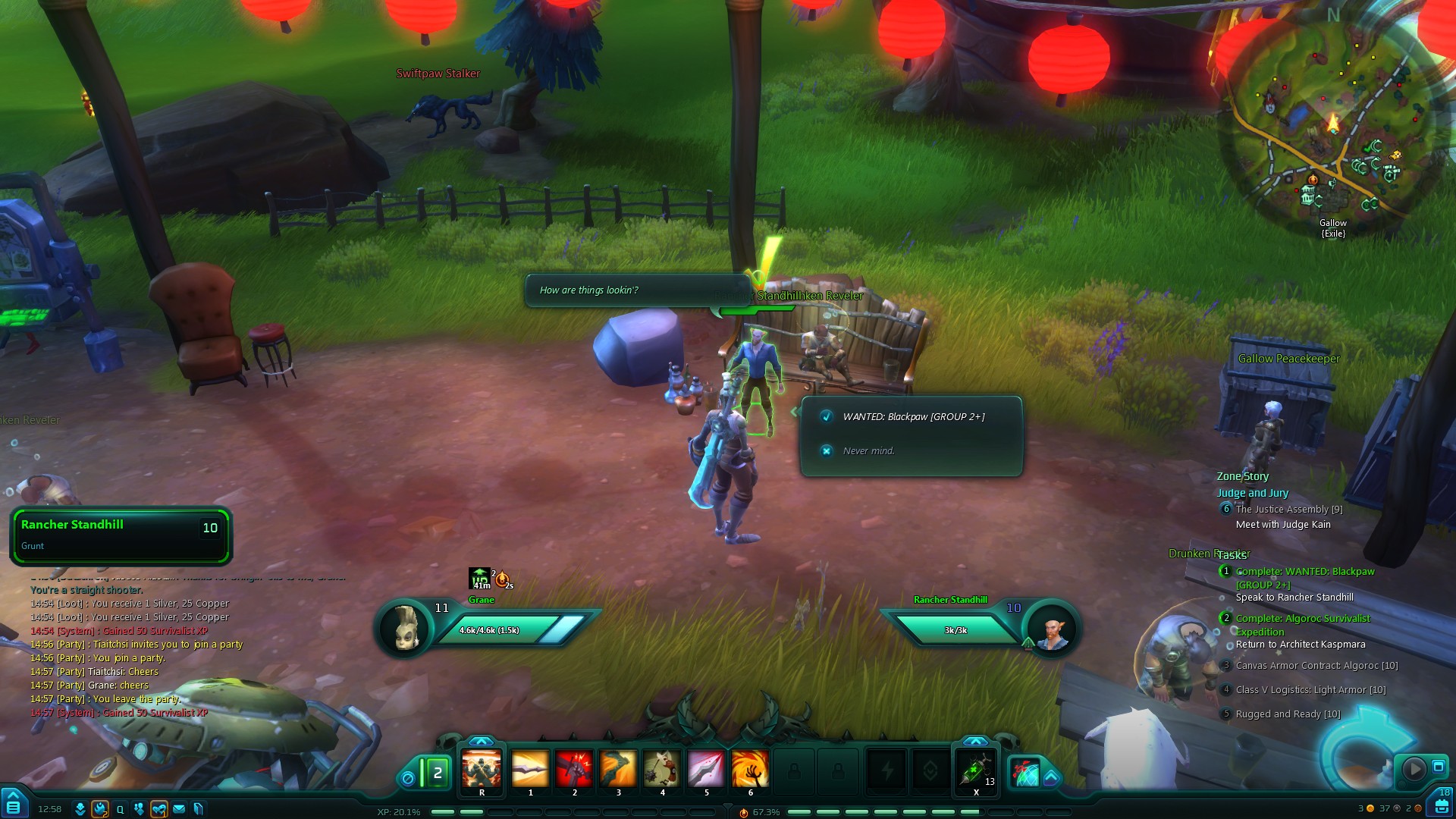Open the Judge and Jury zone story quest
This screenshot has width=1456, height=819.
(1252, 493)
